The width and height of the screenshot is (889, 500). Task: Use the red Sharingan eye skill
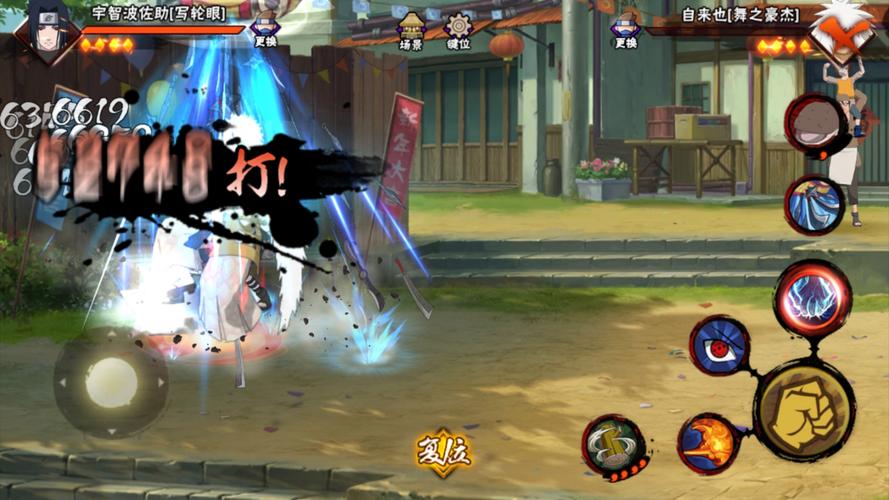pyautogui.click(x=719, y=346)
